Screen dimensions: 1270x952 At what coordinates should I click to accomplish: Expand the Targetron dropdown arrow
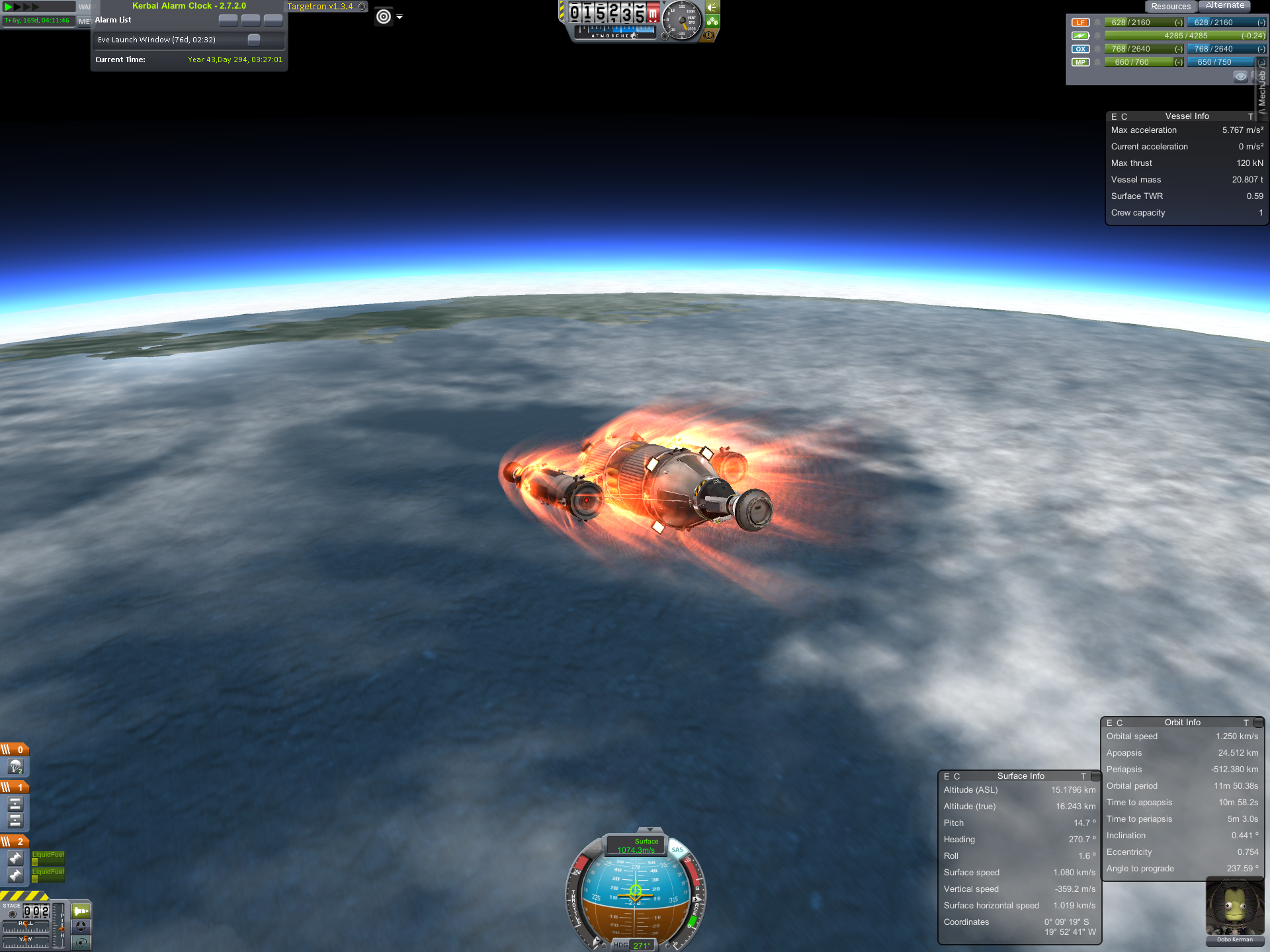coord(400,17)
